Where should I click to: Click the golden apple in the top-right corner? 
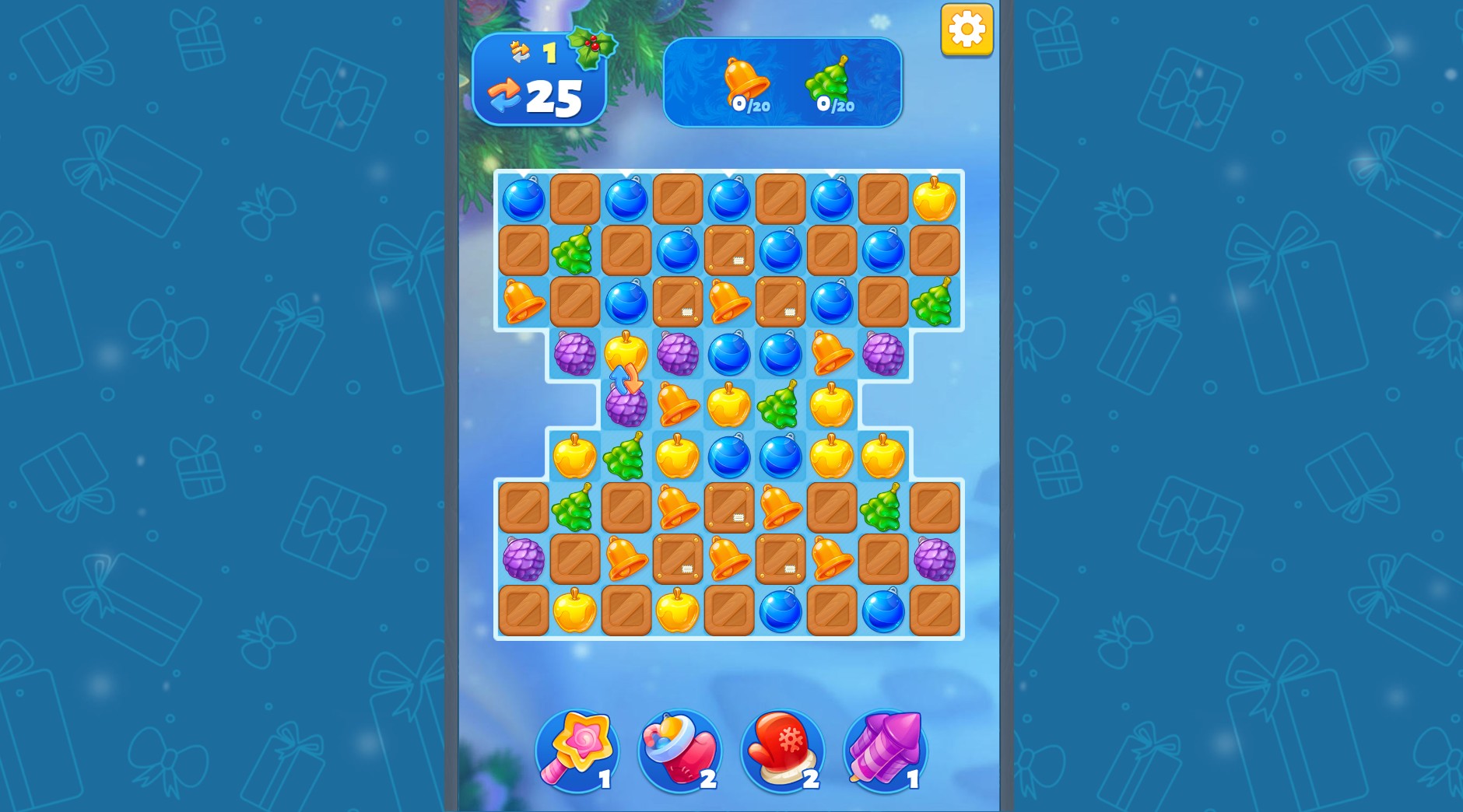point(933,200)
